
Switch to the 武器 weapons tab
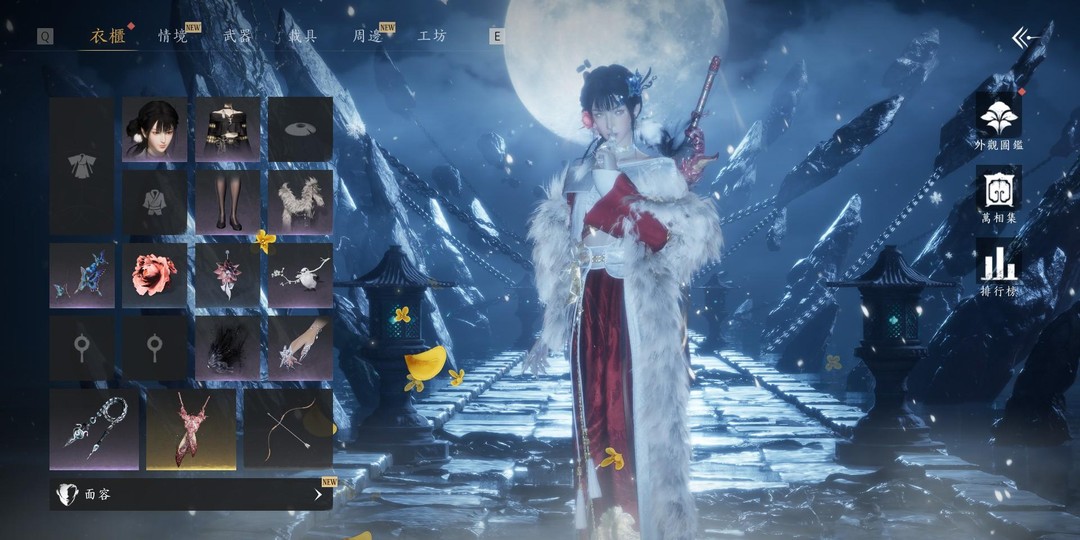pos(237,36)
